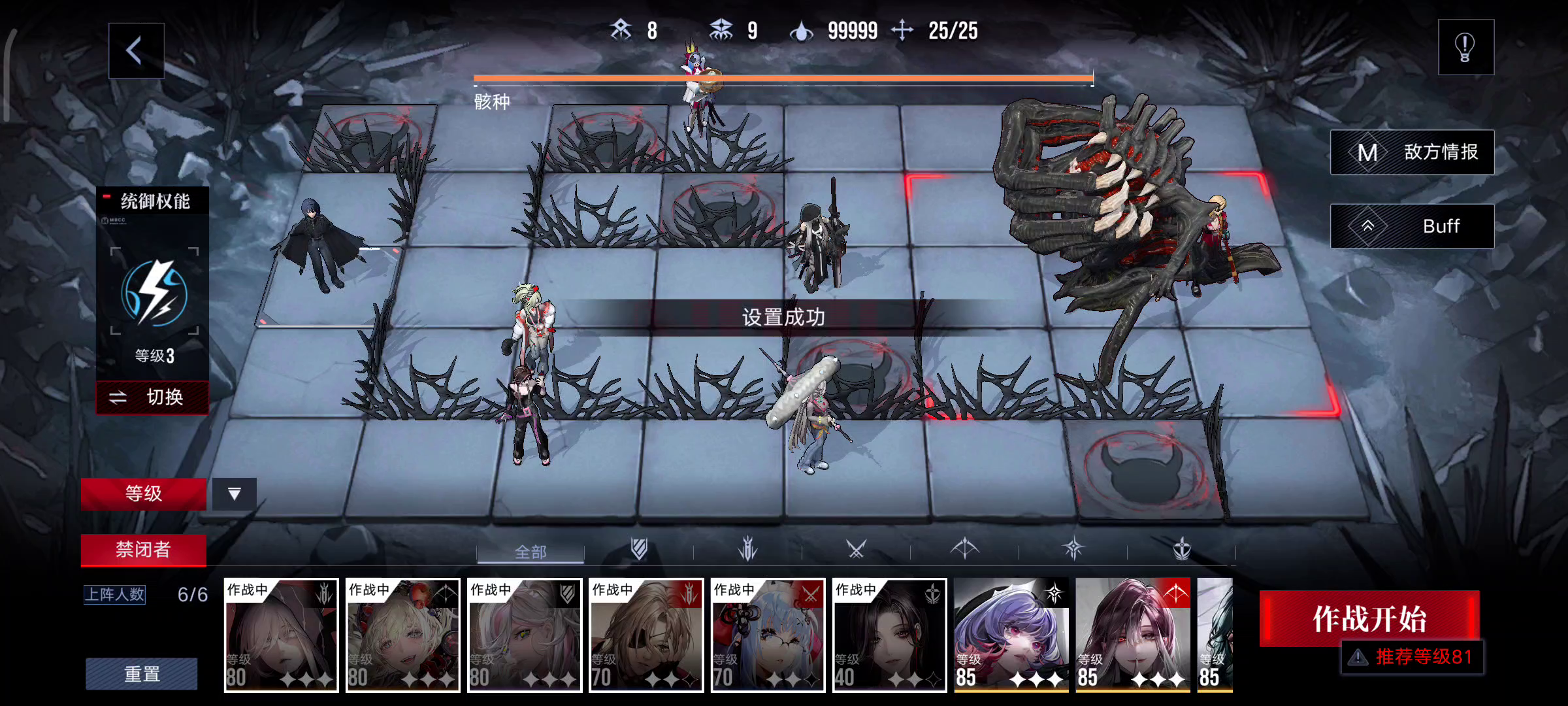Toggle the 等级 sort option
1568x706 pixels.
pos(143,494)
